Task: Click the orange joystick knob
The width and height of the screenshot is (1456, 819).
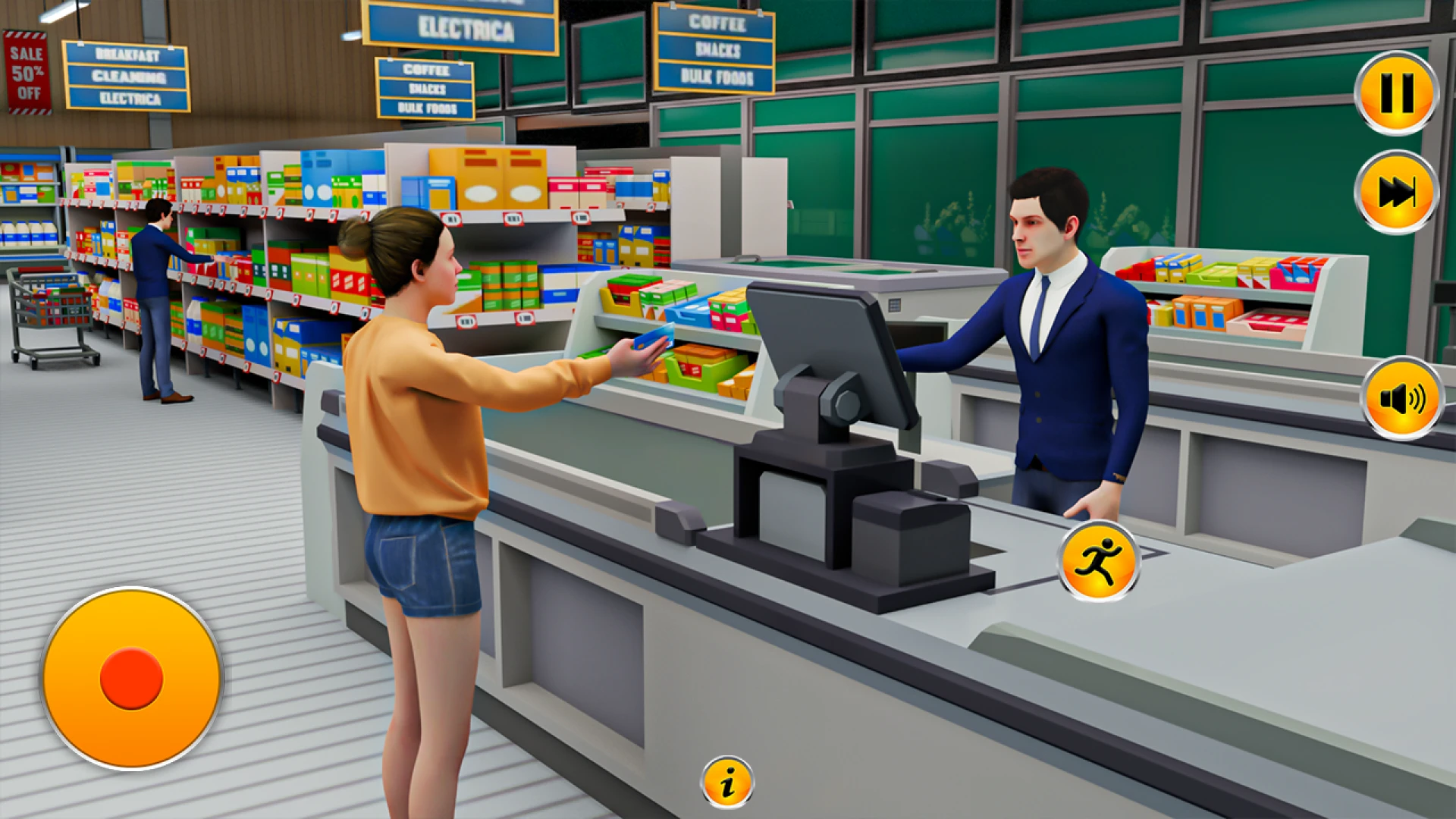Action: tap(130, 677)
